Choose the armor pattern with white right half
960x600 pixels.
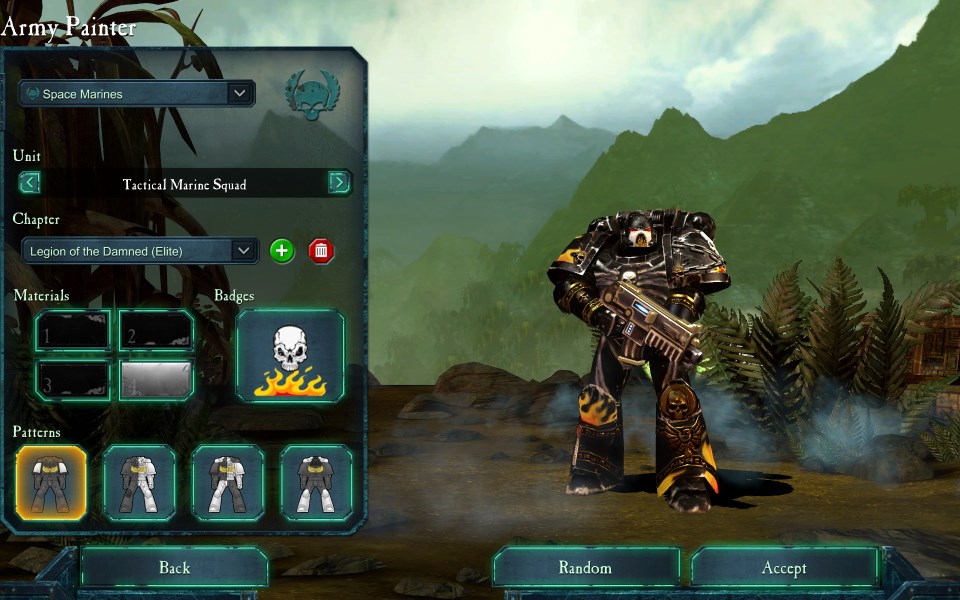tap(140, 483)
